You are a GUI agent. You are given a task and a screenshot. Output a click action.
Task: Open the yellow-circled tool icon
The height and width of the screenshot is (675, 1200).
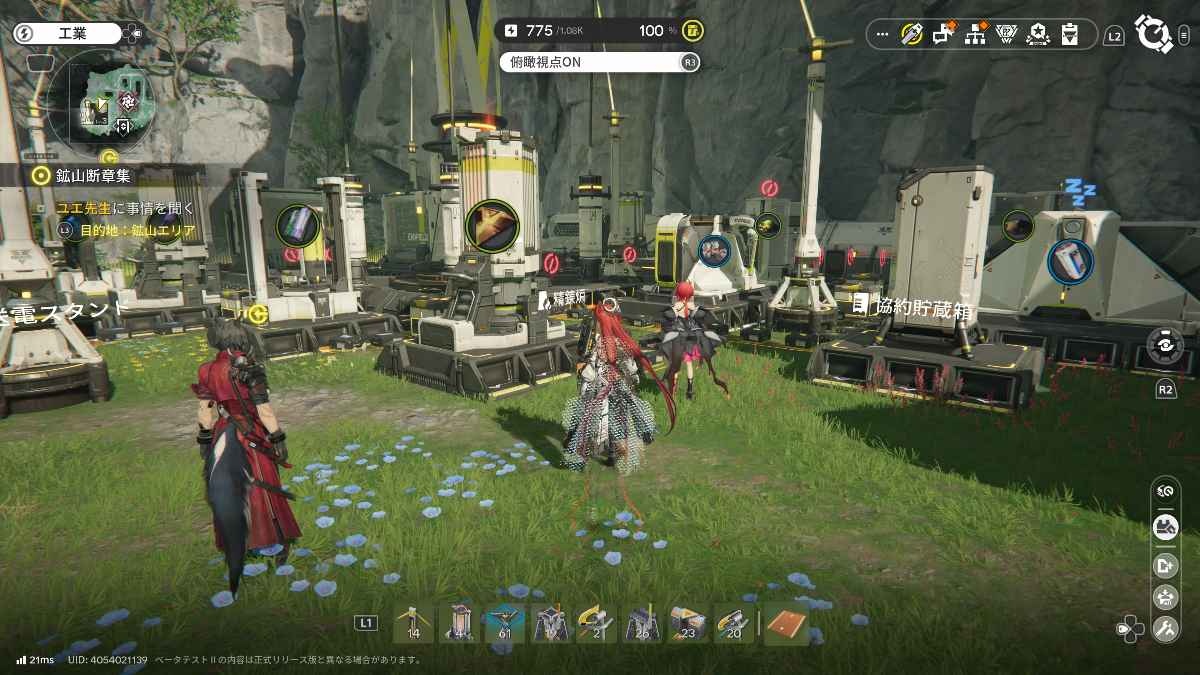pyautogui.click(x=911, y=34)
